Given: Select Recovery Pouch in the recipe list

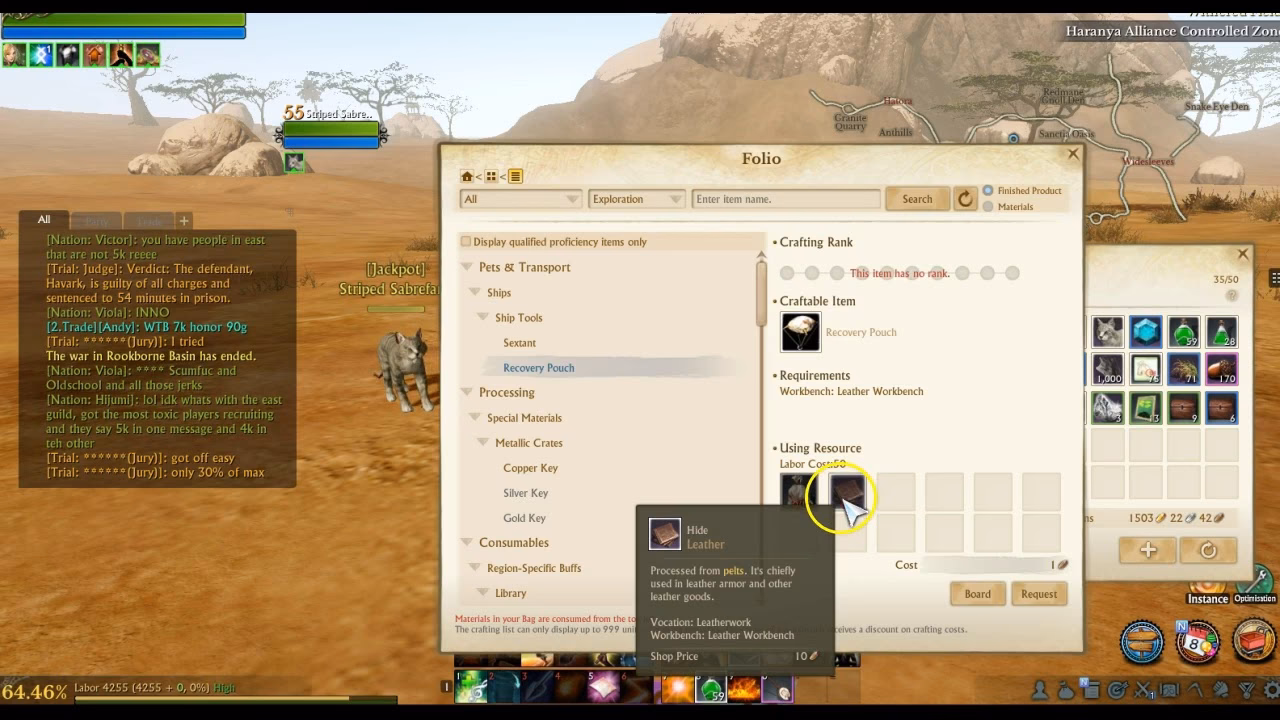Looking at the screenshot, I should (x=540, y=367).
